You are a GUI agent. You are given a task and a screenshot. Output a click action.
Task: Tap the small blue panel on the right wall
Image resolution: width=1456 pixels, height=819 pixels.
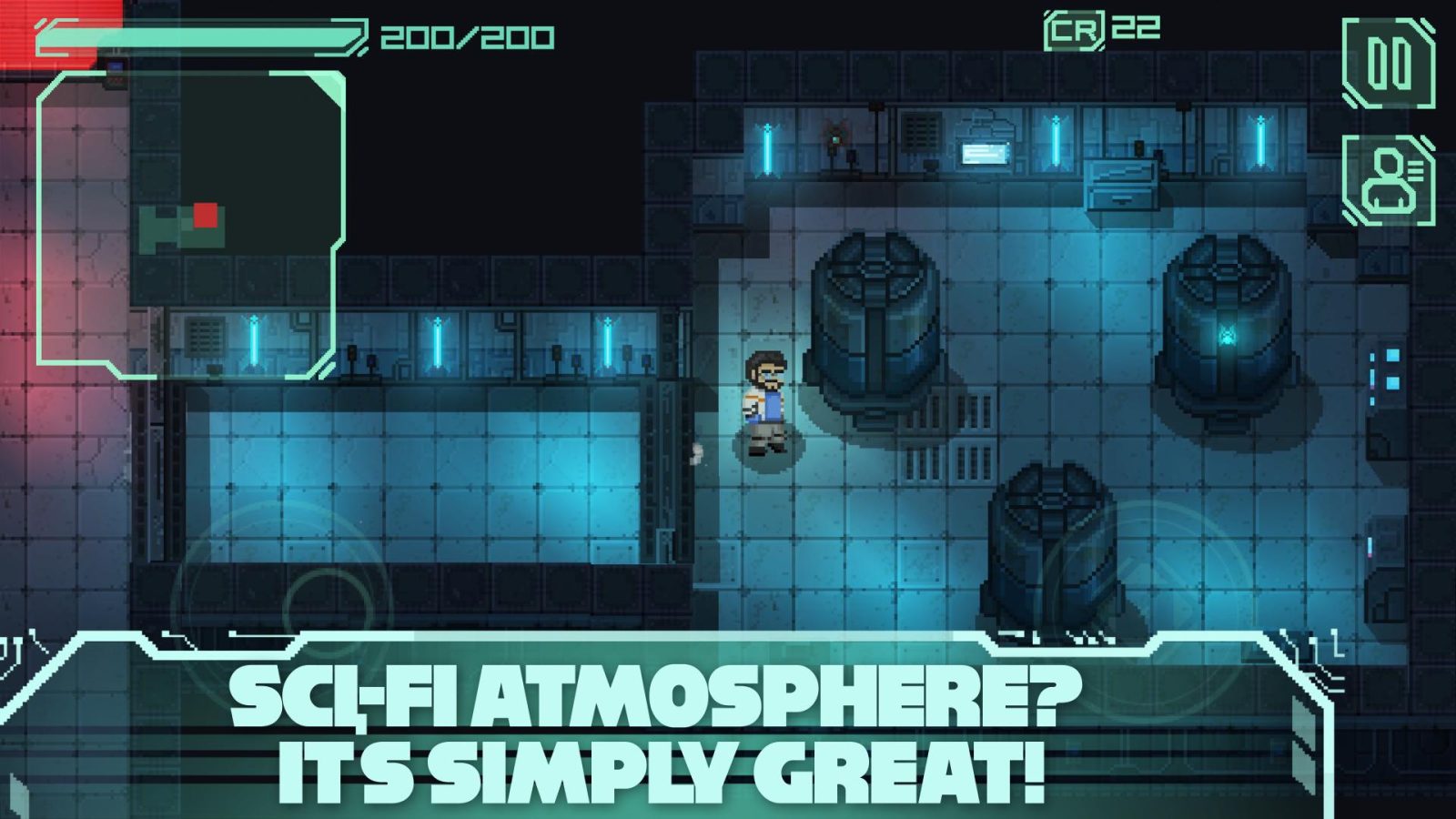pos(1391,355)
